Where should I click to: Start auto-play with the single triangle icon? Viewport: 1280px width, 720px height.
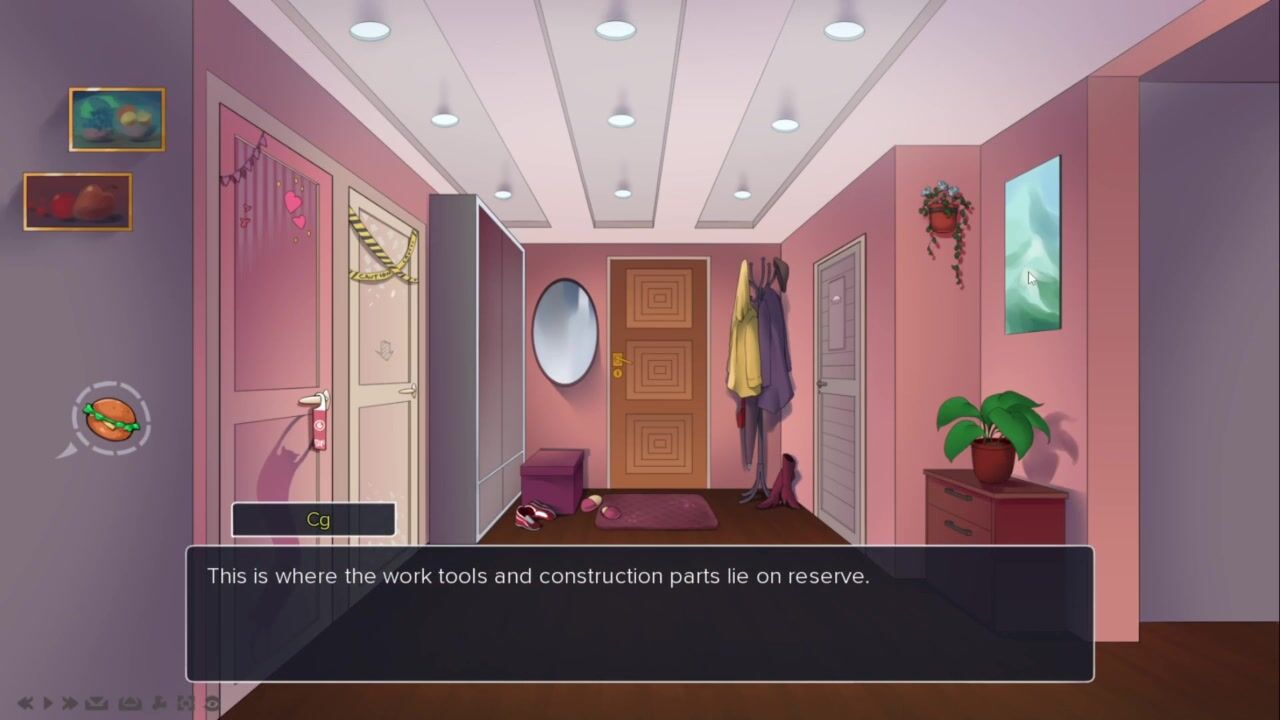pyautogui.click(x=47, y=704)
